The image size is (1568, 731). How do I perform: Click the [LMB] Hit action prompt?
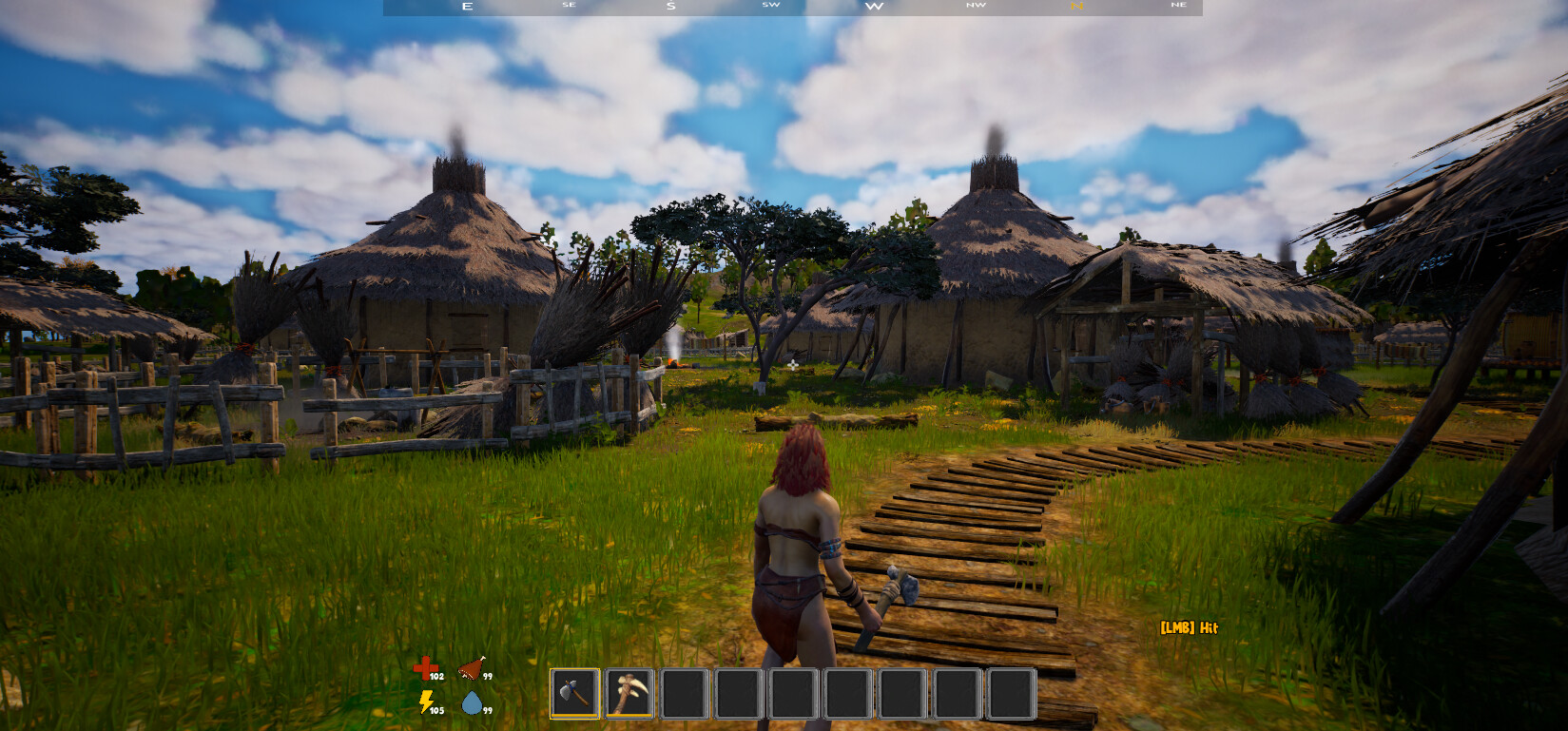pyautogui.click(x=1189, y=628)
